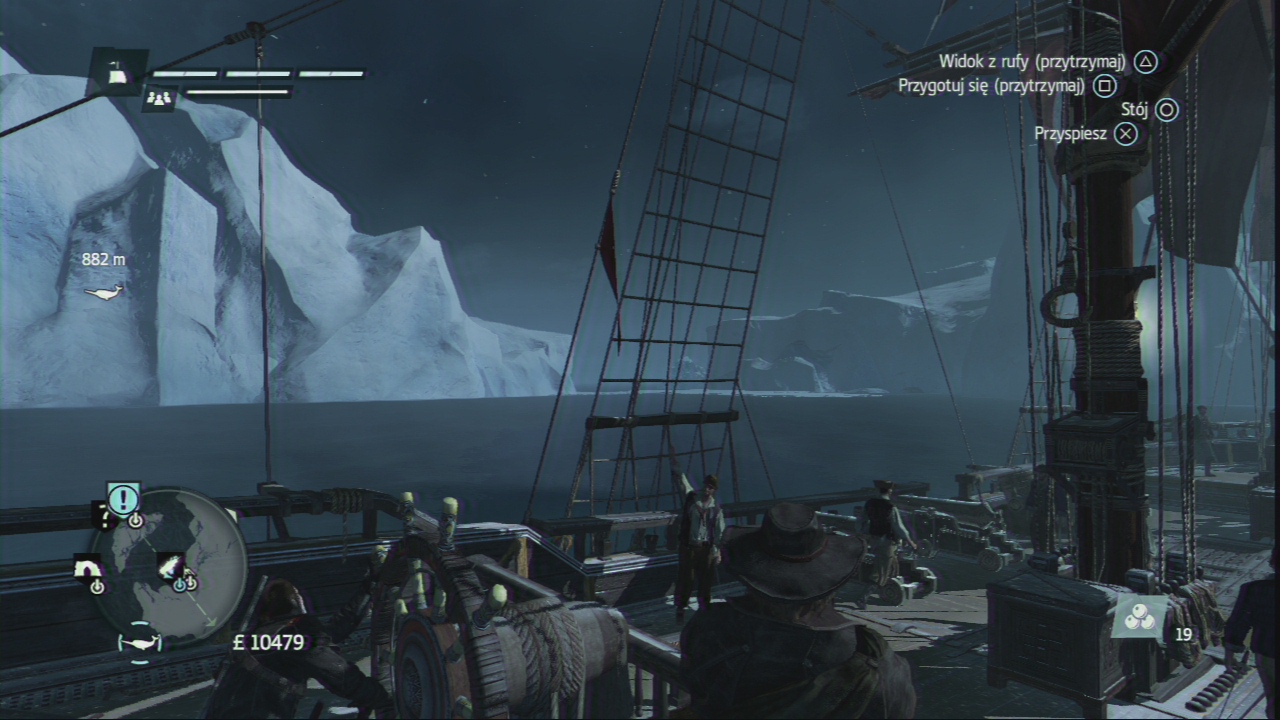
Task: Select the question mark marker beside the minimap
Action: click(102, 517)
